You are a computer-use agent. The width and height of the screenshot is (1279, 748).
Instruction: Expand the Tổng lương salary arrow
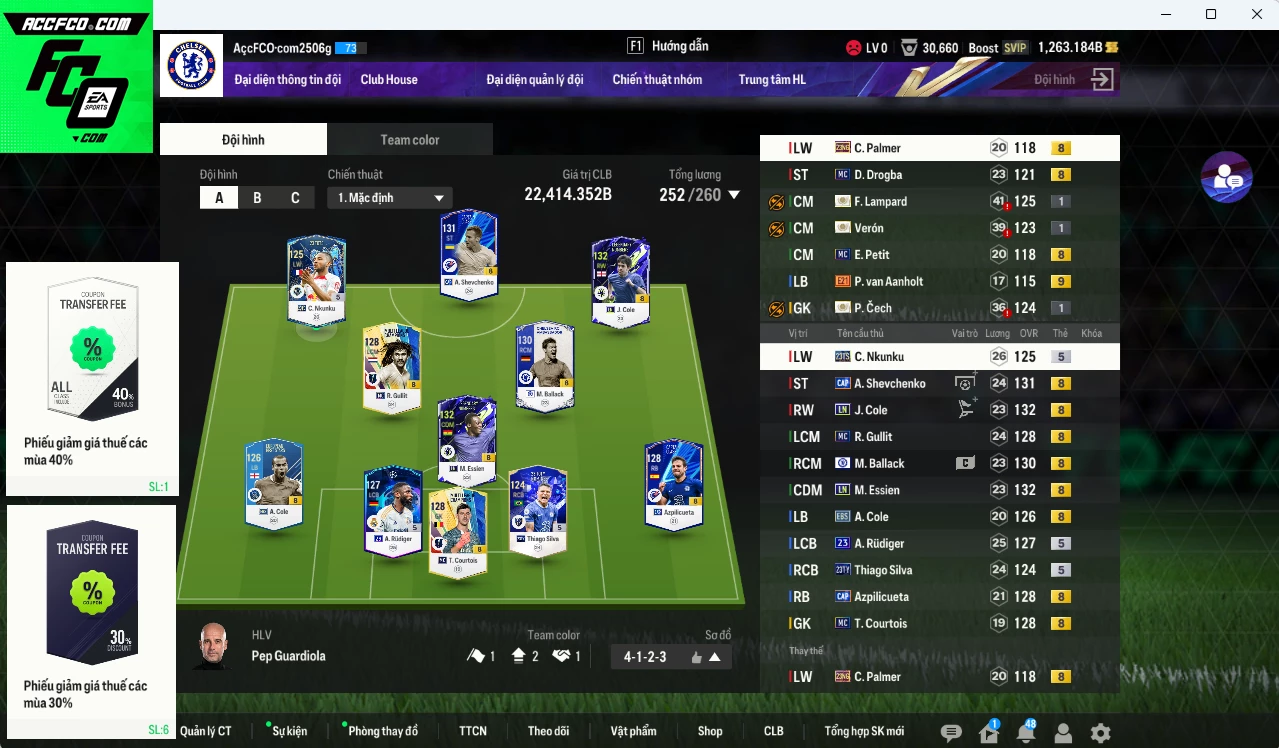[x=734, y=196]
